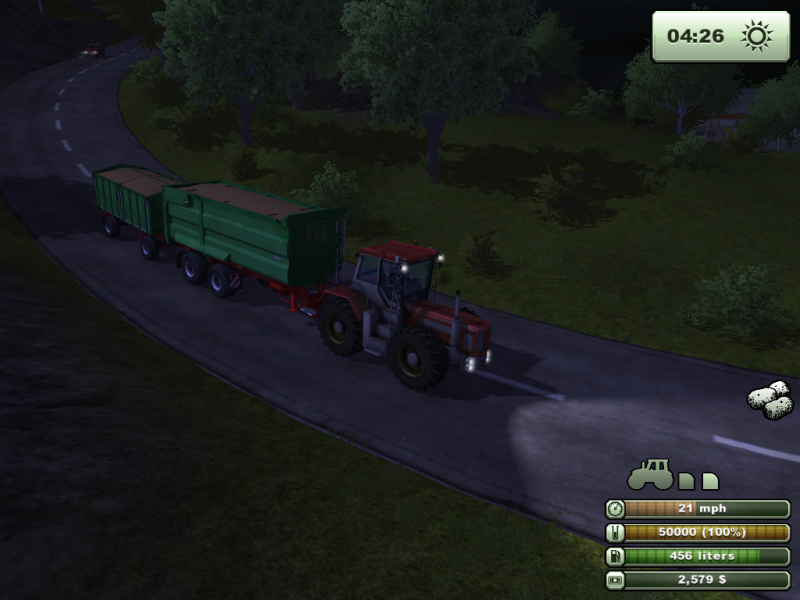
Task: Select the tractor vehicle icon
Action: point(650,475)
